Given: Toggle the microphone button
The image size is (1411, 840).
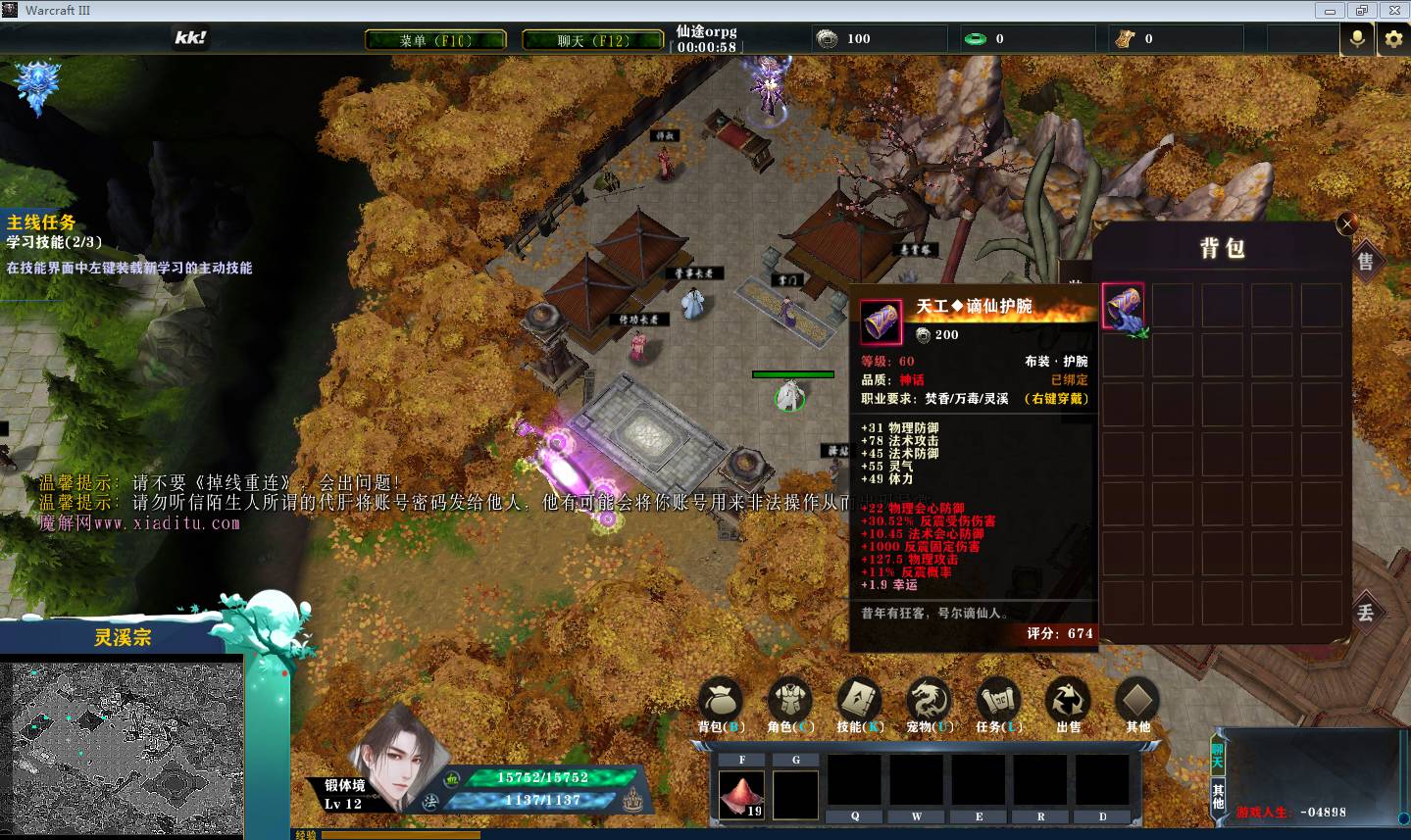Looking at the screenshot, I should (x=1358, y=39).
